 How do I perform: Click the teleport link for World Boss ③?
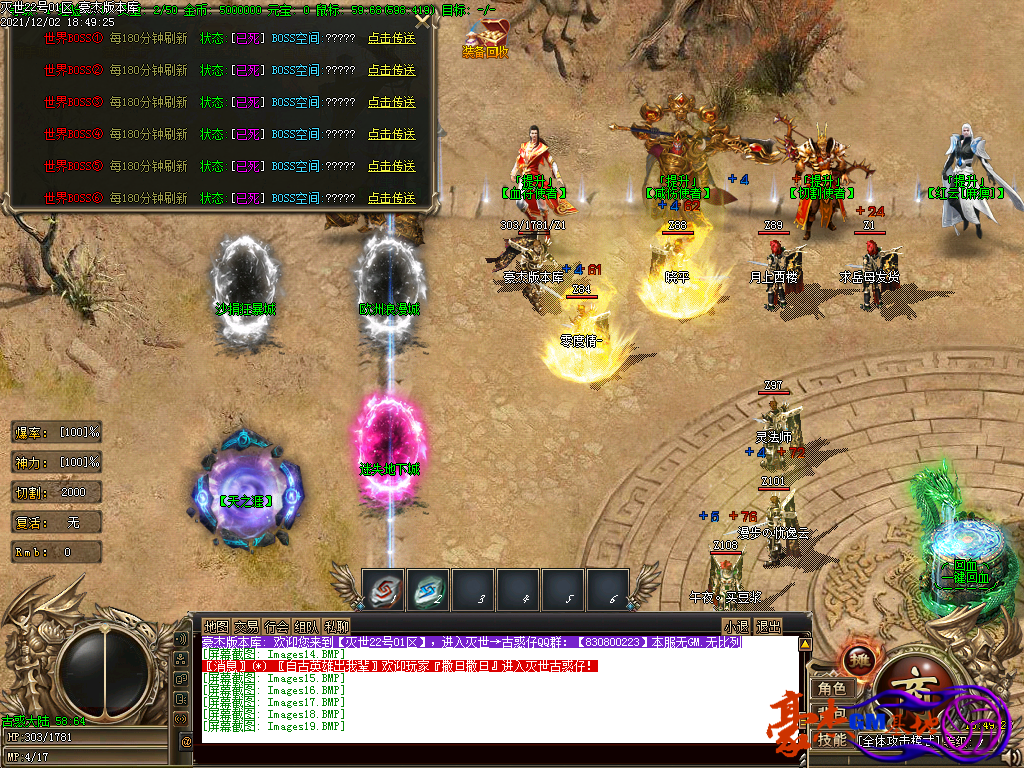[391, 102]
